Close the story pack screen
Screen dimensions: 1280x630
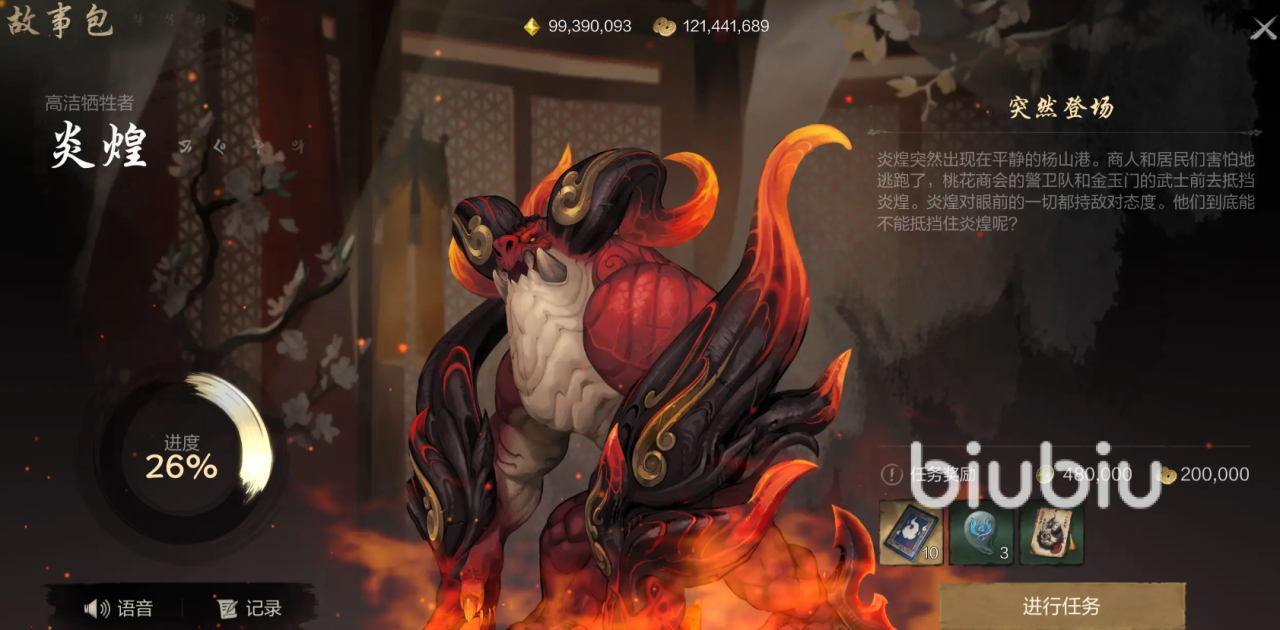(1263, 29)
